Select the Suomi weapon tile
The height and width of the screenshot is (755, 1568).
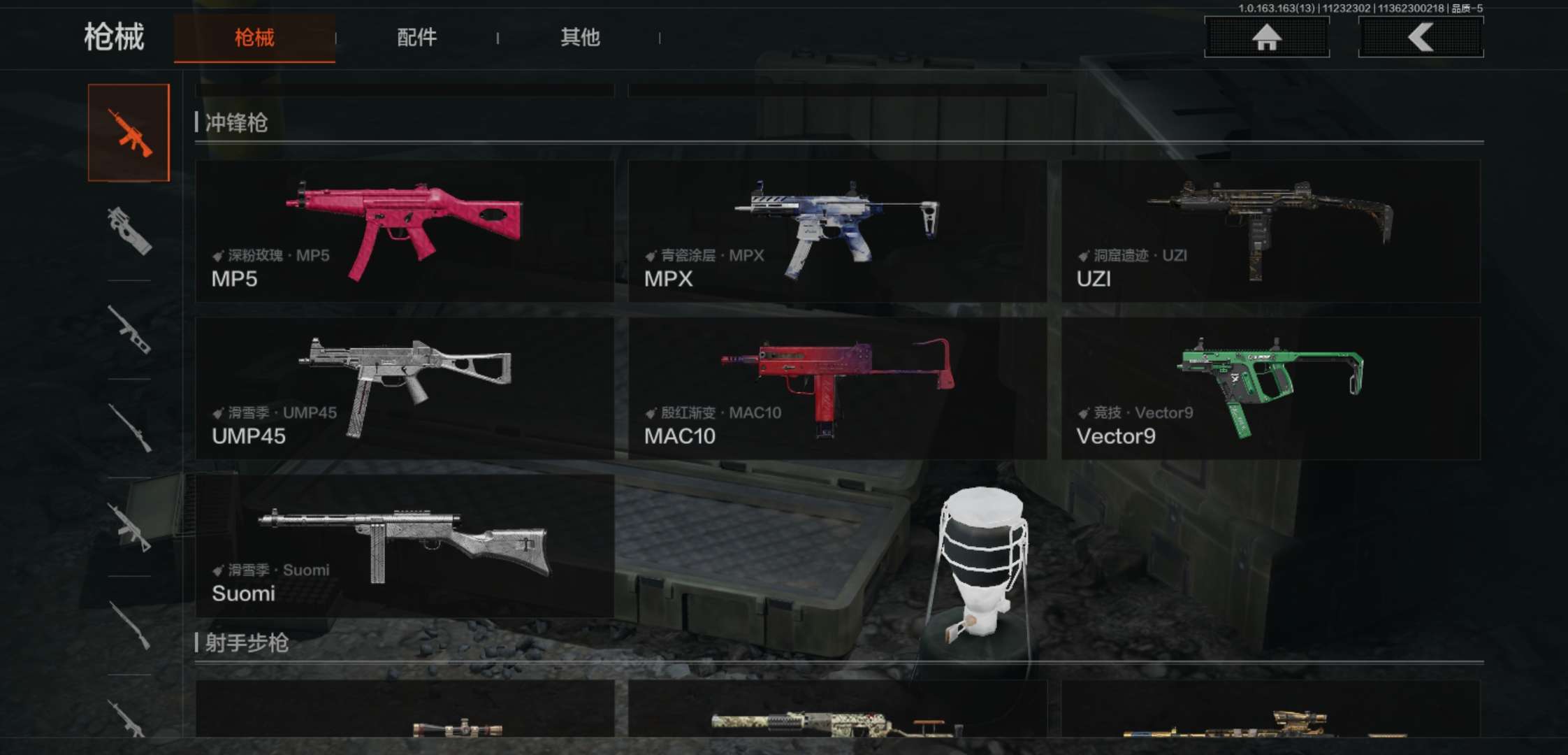click(x=405, y=546)
